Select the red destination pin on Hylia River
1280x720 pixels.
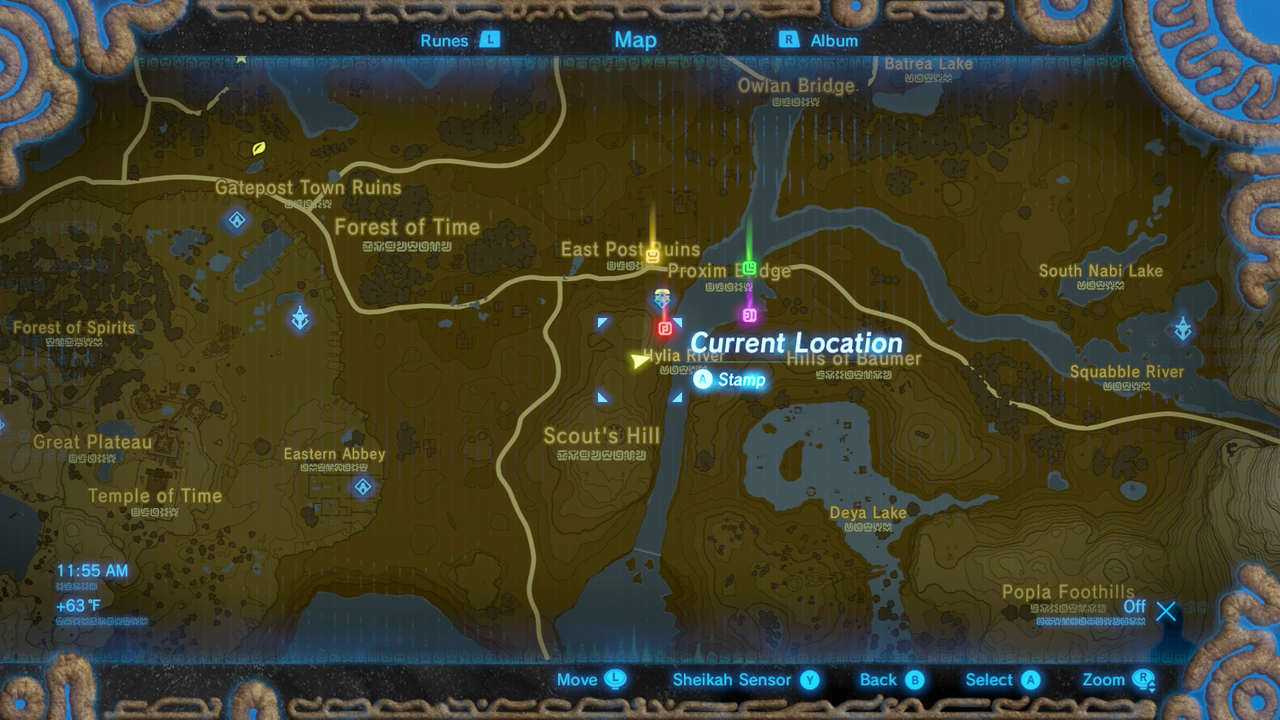663,330
